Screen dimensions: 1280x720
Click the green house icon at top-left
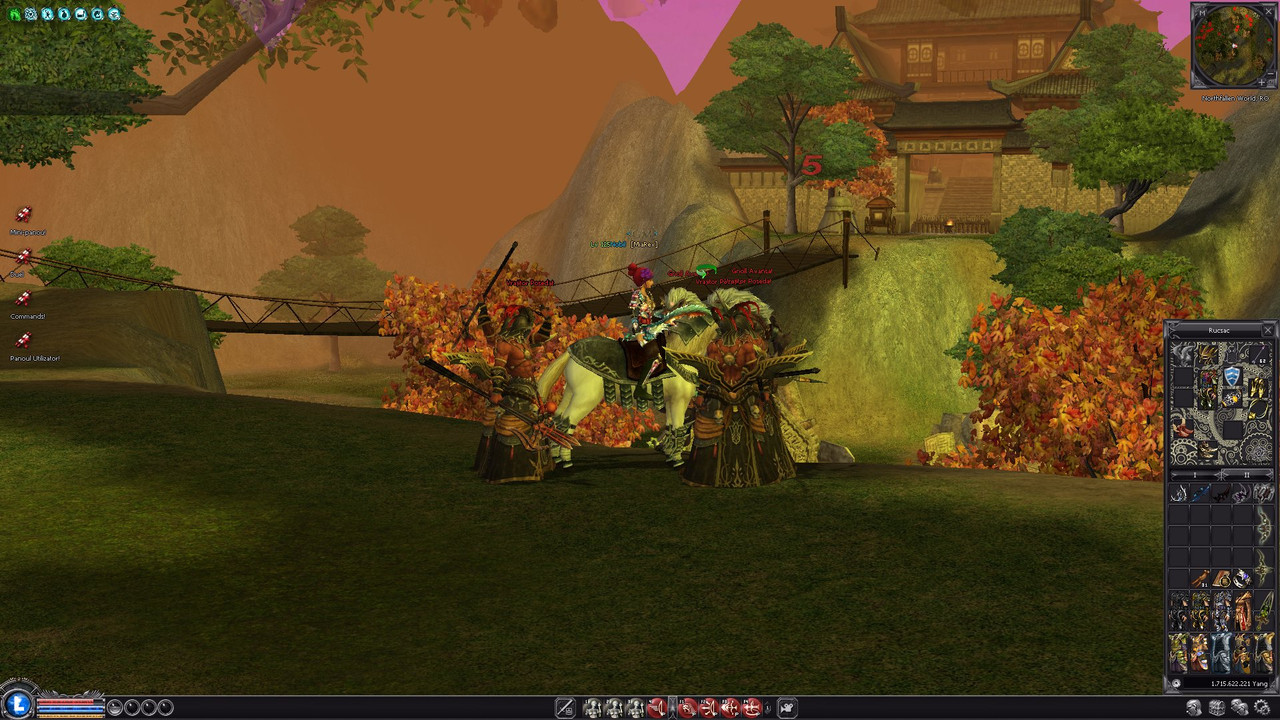point(14,14)
